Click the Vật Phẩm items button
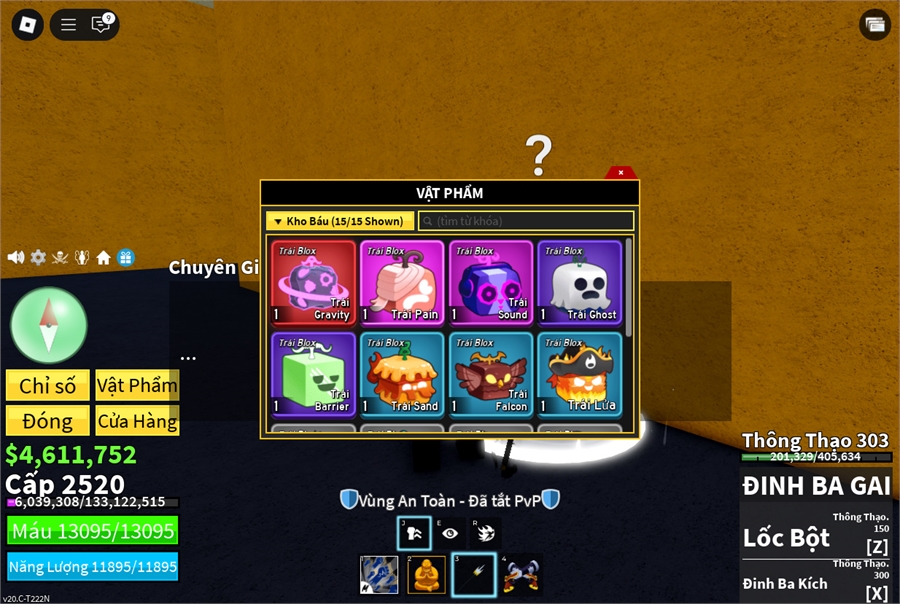The width and height of the screenshot is (900, 604). point(137,386)
